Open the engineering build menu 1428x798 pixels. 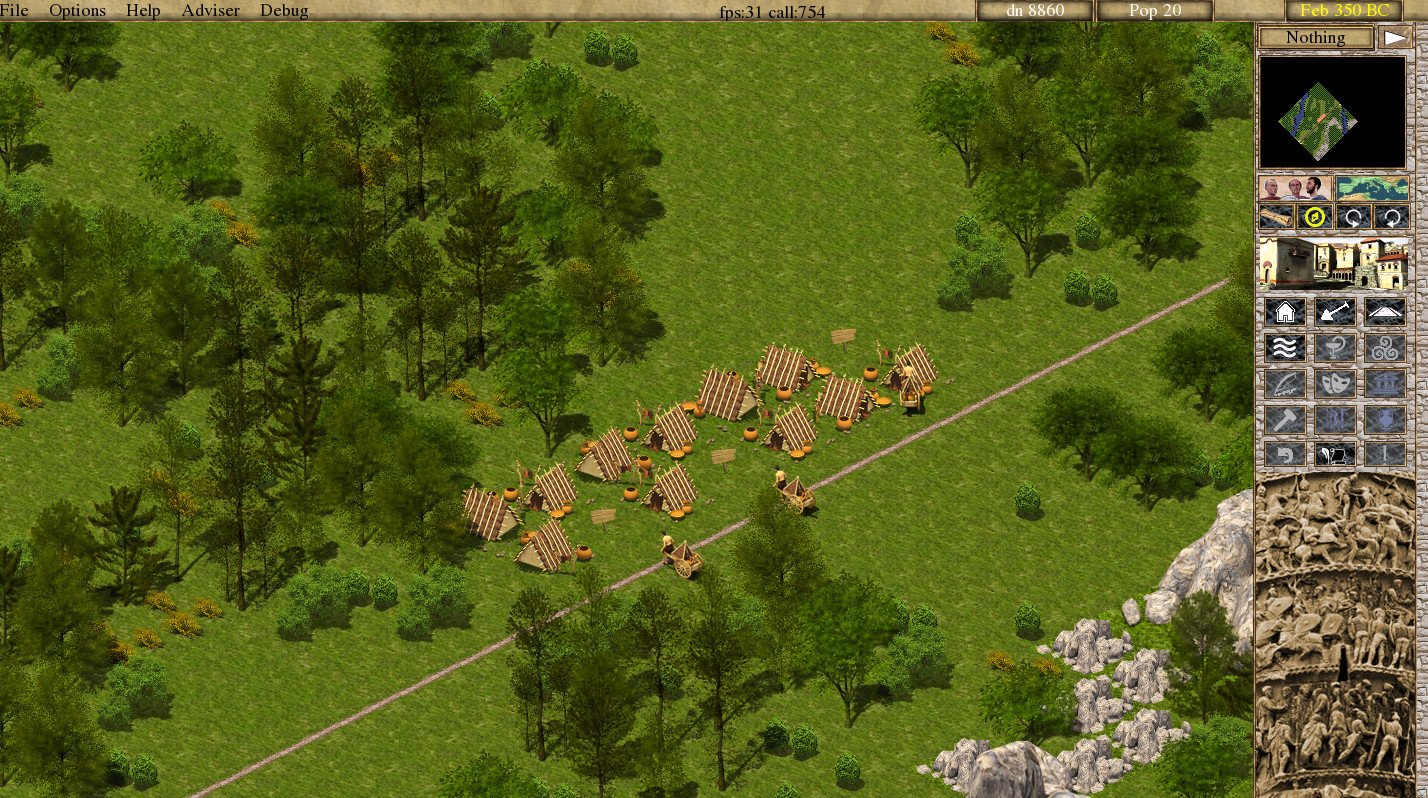(1285, 418)
